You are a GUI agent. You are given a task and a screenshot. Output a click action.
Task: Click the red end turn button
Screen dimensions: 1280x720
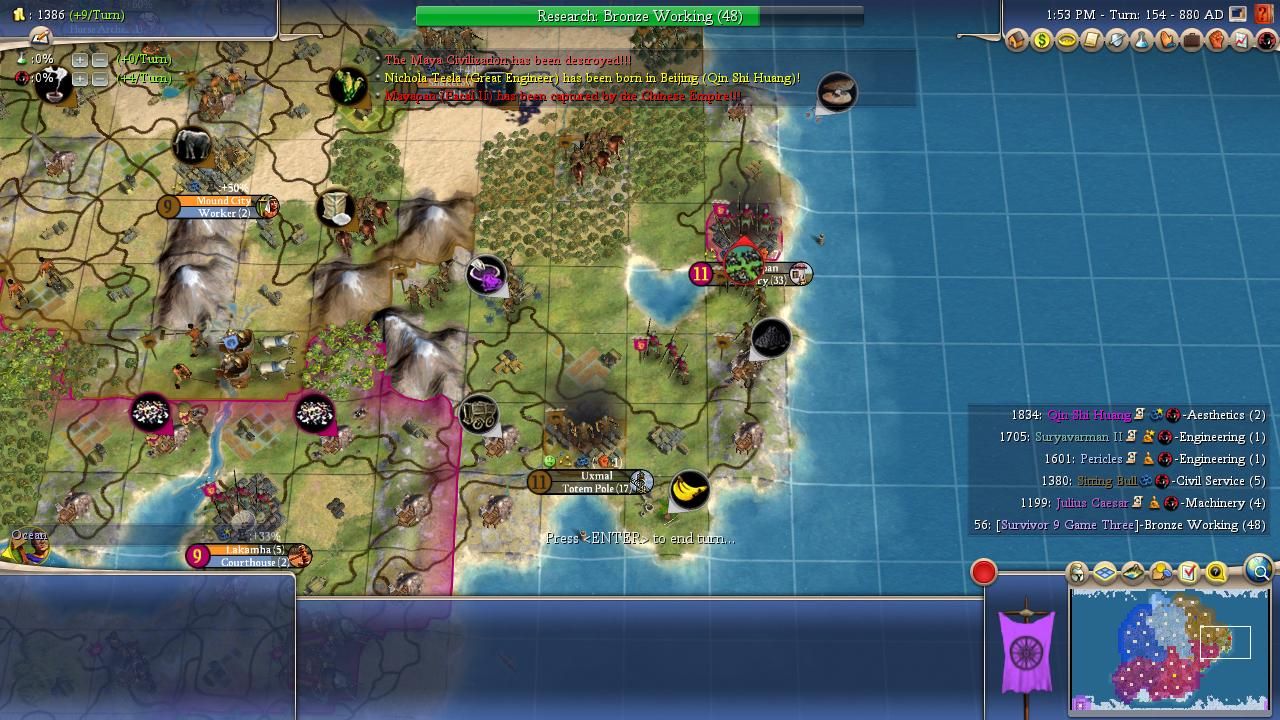(984, 572)
